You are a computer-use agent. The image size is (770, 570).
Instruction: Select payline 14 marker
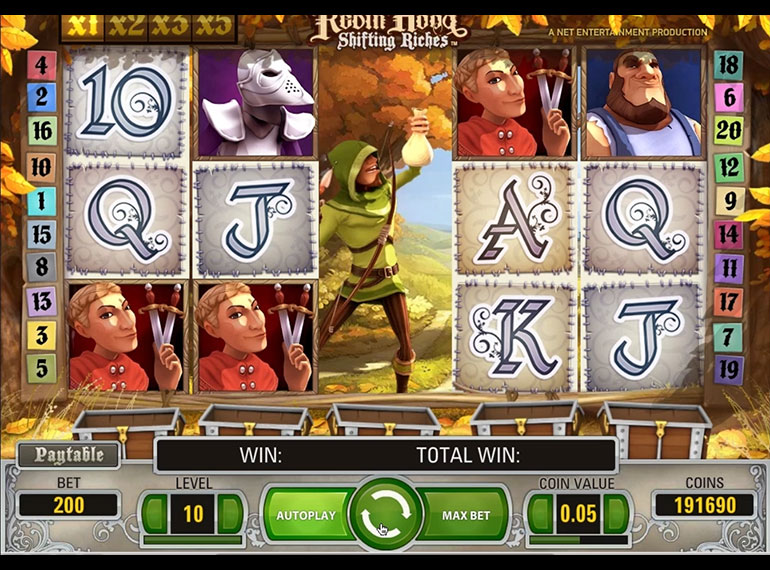(x=728, y=234)
